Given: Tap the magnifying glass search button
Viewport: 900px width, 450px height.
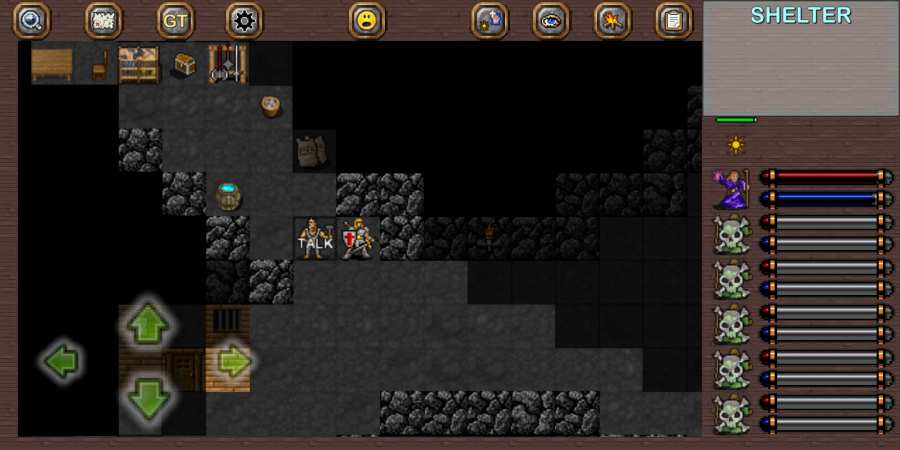Looking at the screenshot, I should (x=31, y=20).
